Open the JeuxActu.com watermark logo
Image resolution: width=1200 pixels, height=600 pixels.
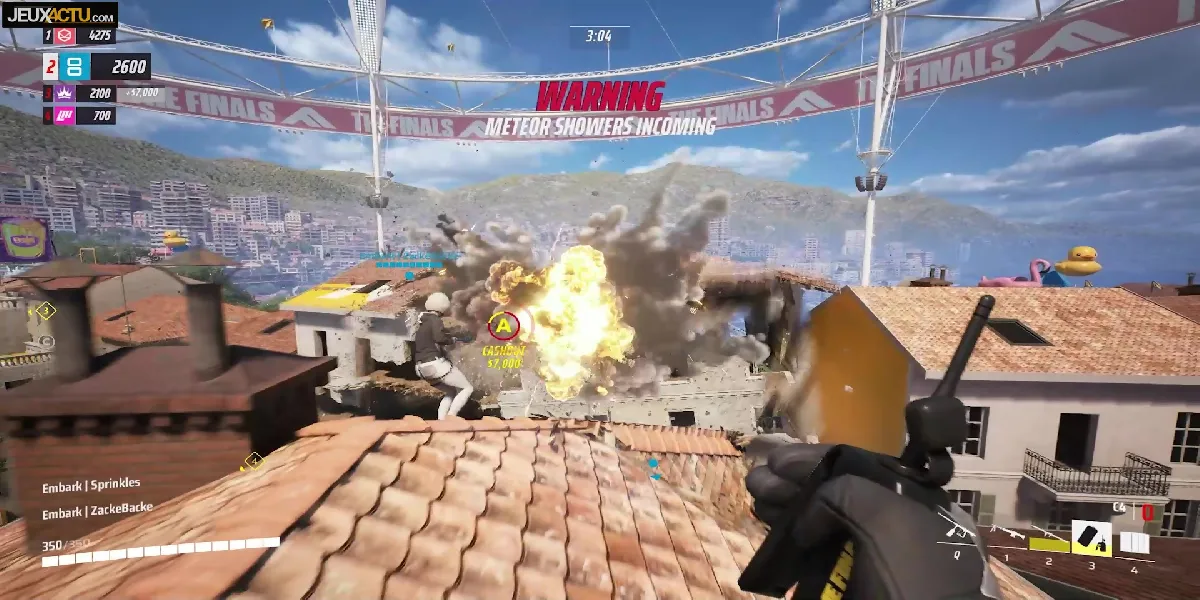click(x=59, y=14)
